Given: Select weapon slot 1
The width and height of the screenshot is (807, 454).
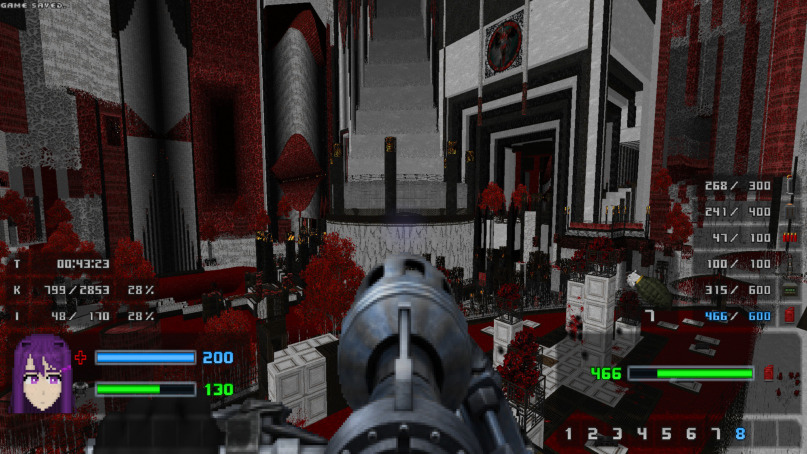Looking at the screenshot, I should click(x=569, y=434).
